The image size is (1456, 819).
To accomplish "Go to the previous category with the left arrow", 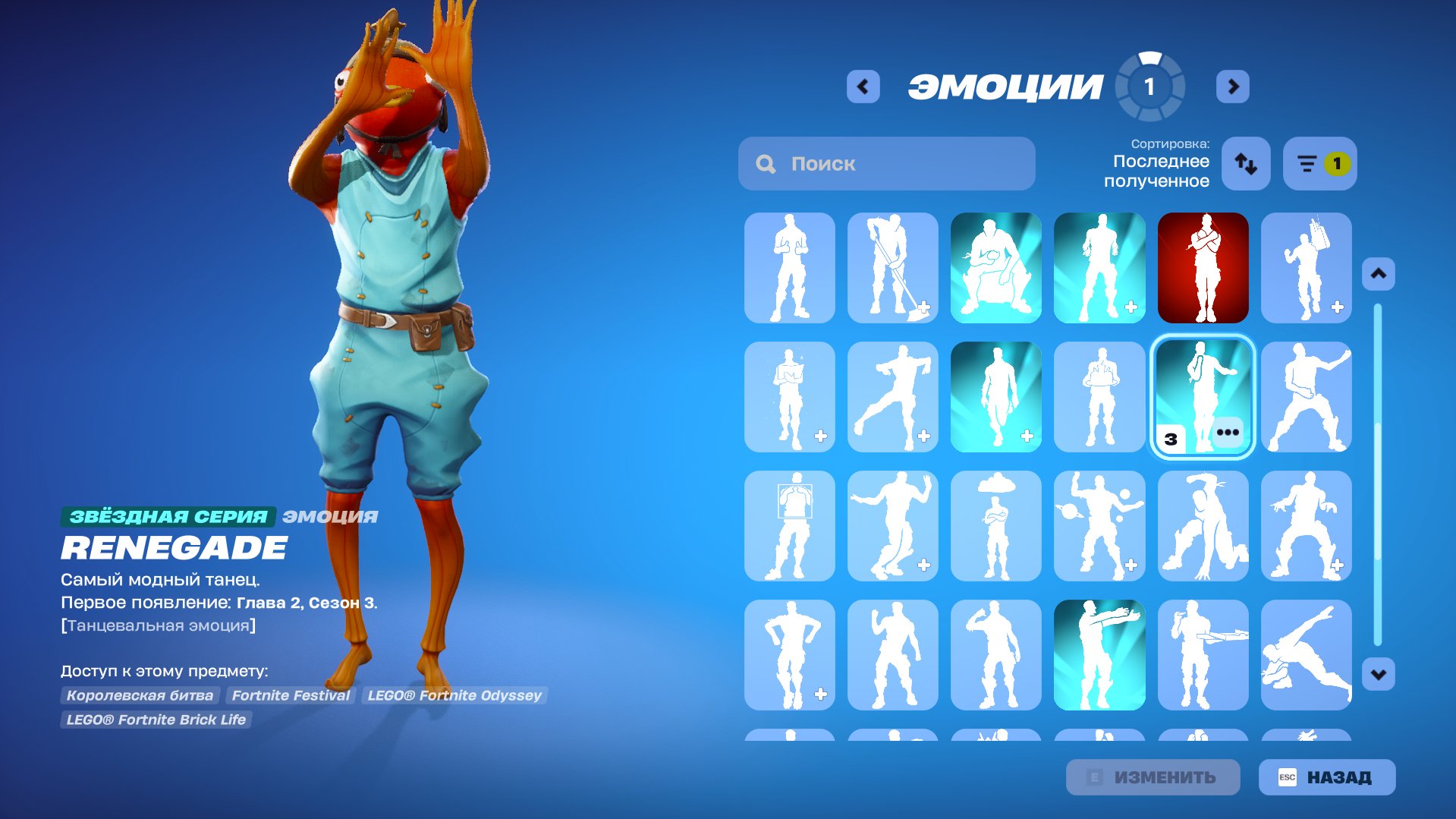I will click(x=861, y=86).
